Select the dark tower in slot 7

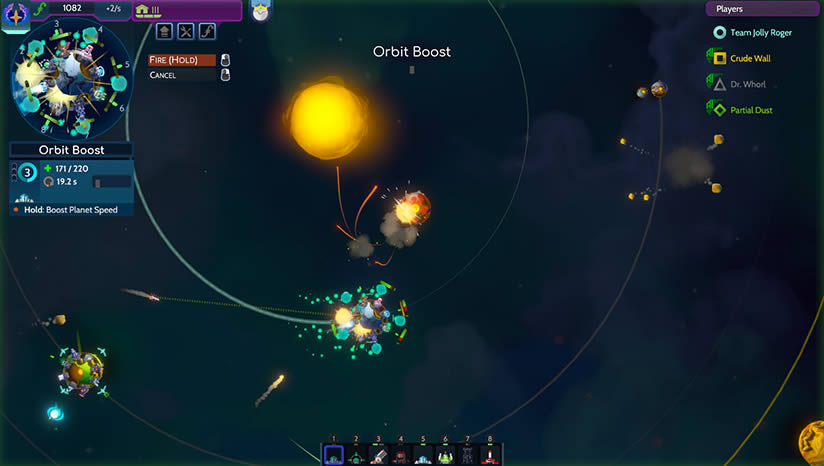click(x=467, y=455)
